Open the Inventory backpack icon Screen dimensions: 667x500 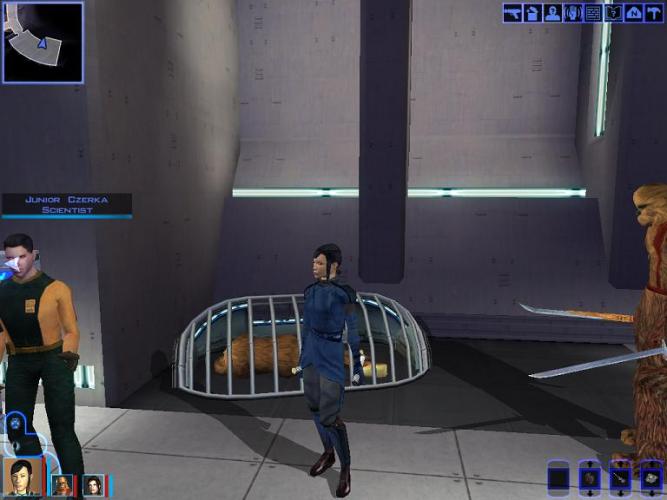pyautogui.click(x=533, y=13)
